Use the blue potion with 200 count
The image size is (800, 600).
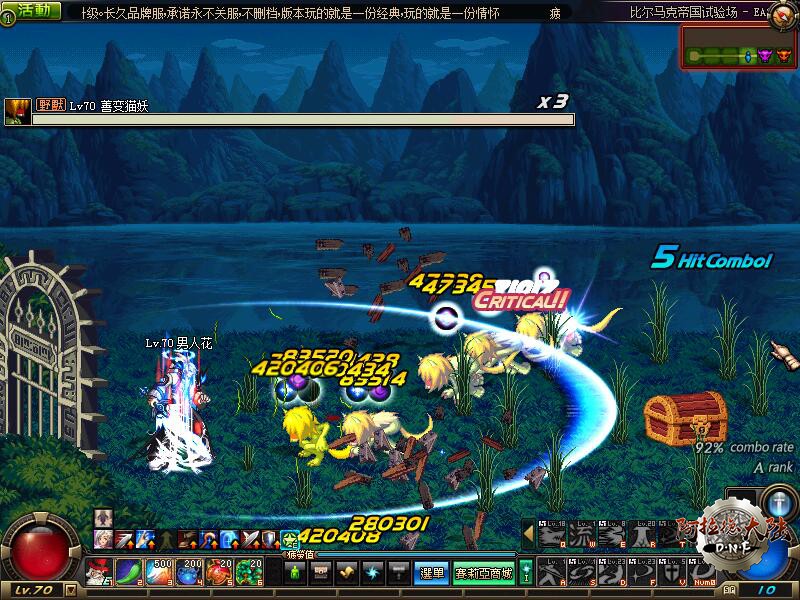(x=190, y=573)
